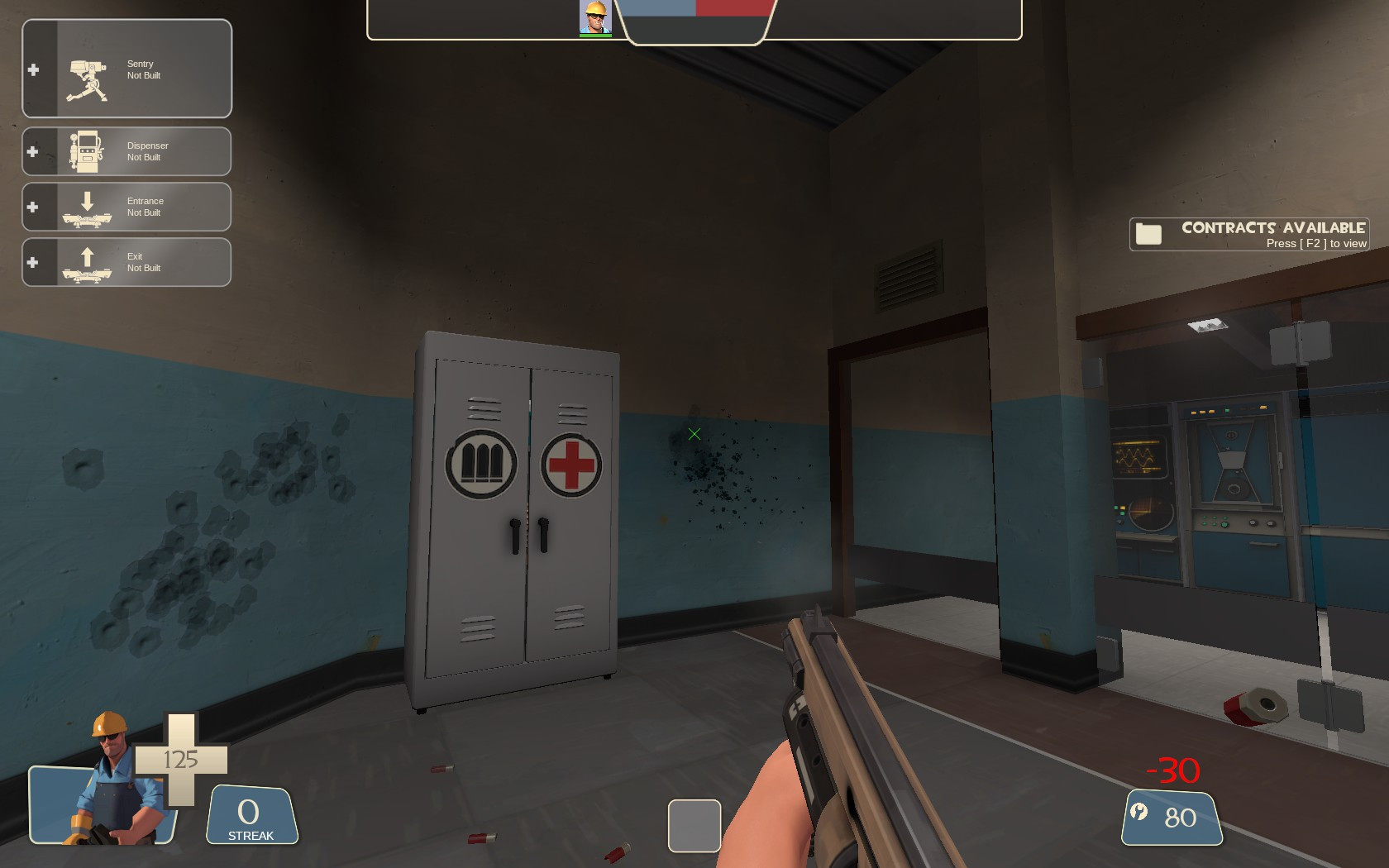Image resolution: width=1389 pixels, height=868 pixels.
Task: Click the Exit teleporter up-arrow icon
Action: (x=87, y=258)
